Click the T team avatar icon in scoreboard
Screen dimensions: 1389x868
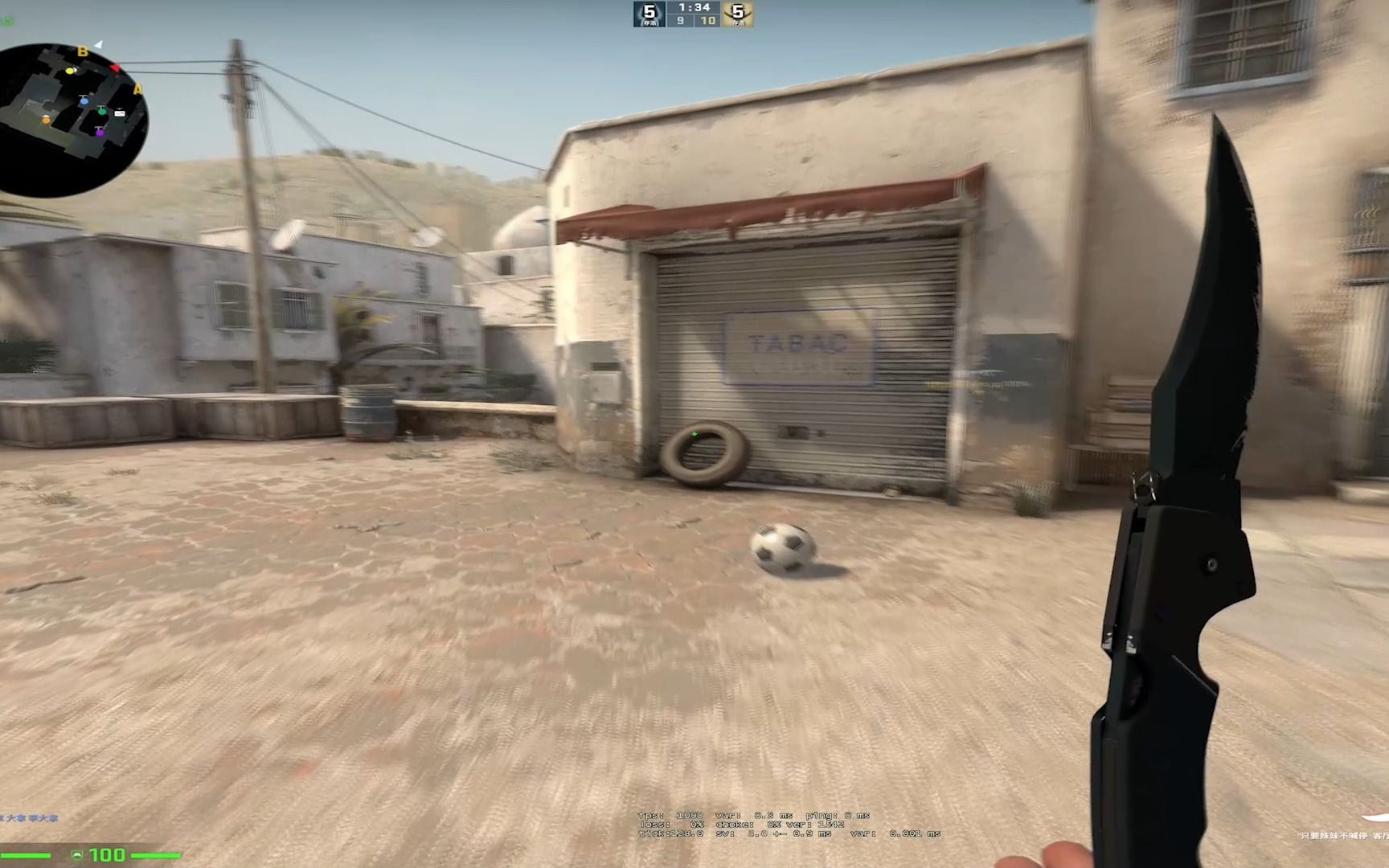coord(738,13)
